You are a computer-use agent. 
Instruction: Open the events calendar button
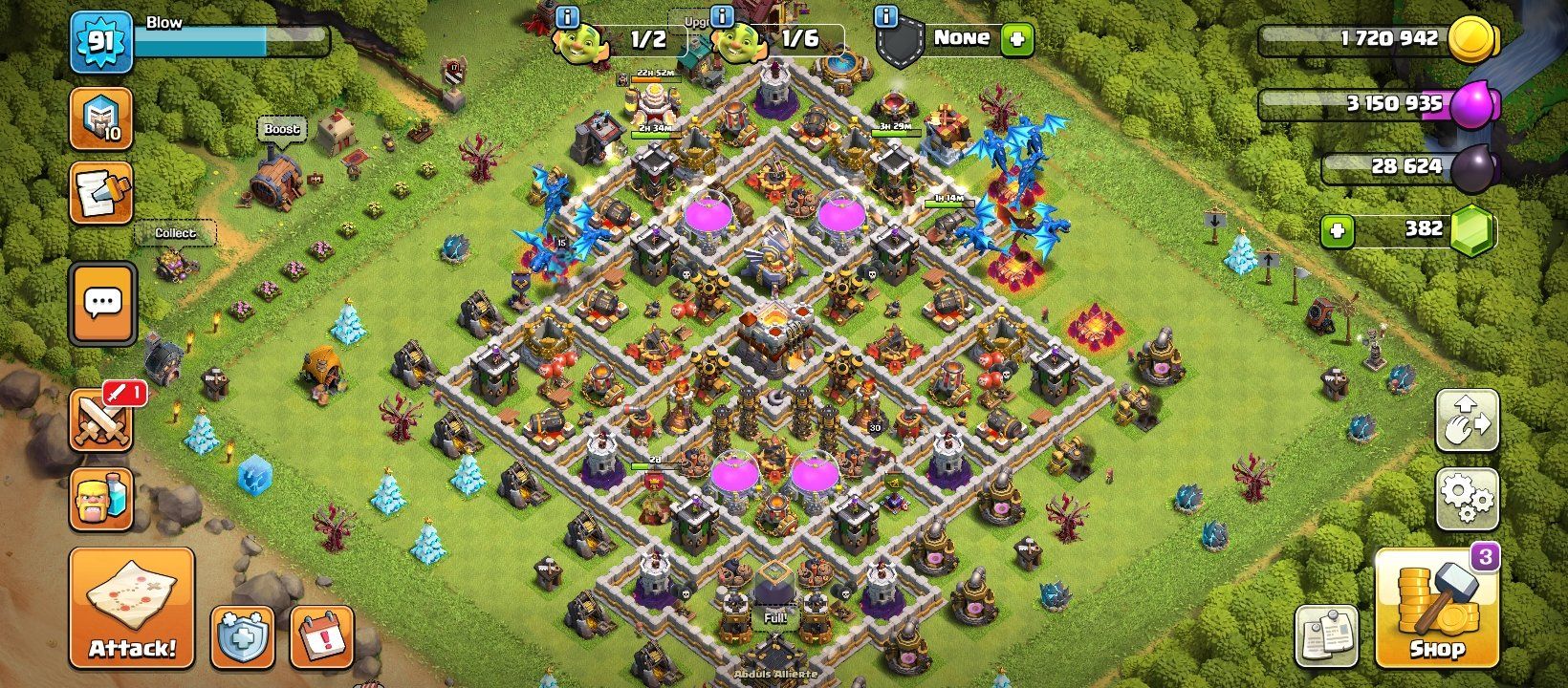pos(321,635)
